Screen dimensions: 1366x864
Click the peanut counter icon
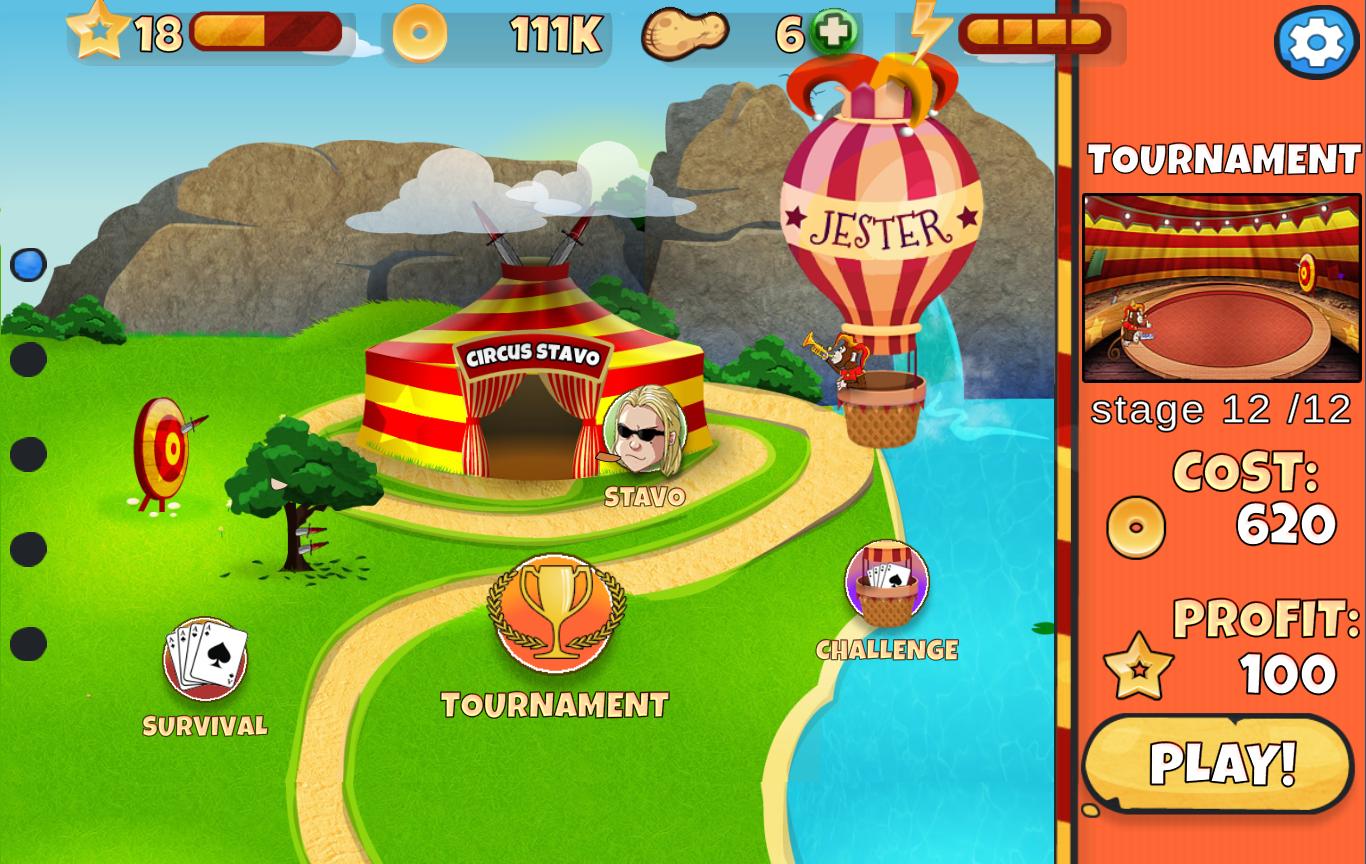pos(685,33)
